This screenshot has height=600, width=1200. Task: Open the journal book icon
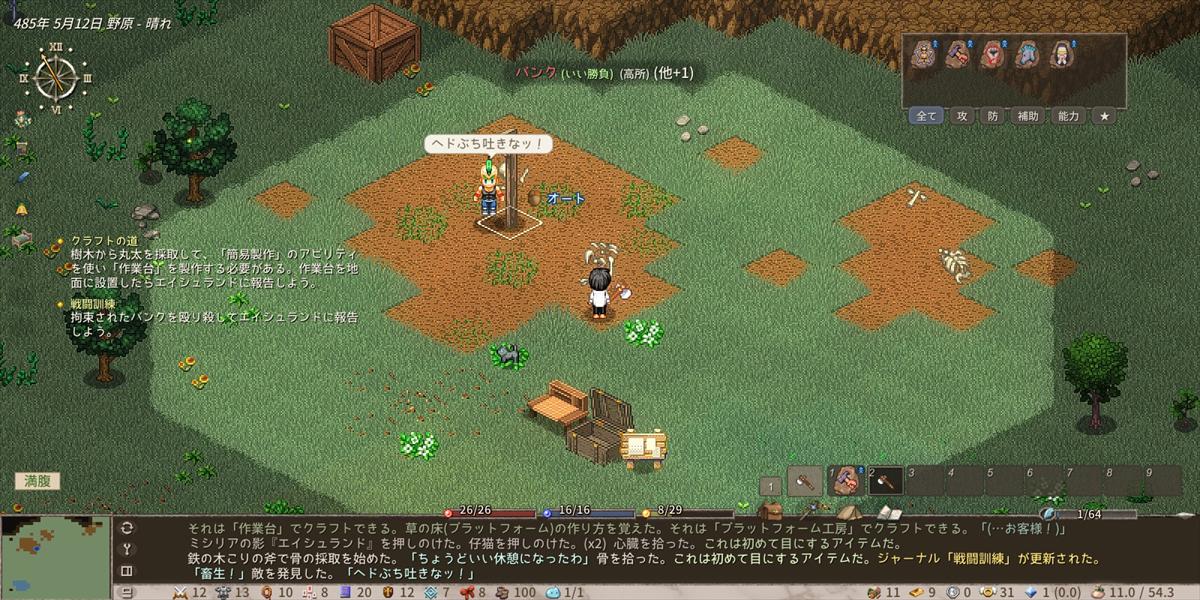[889, 512]
